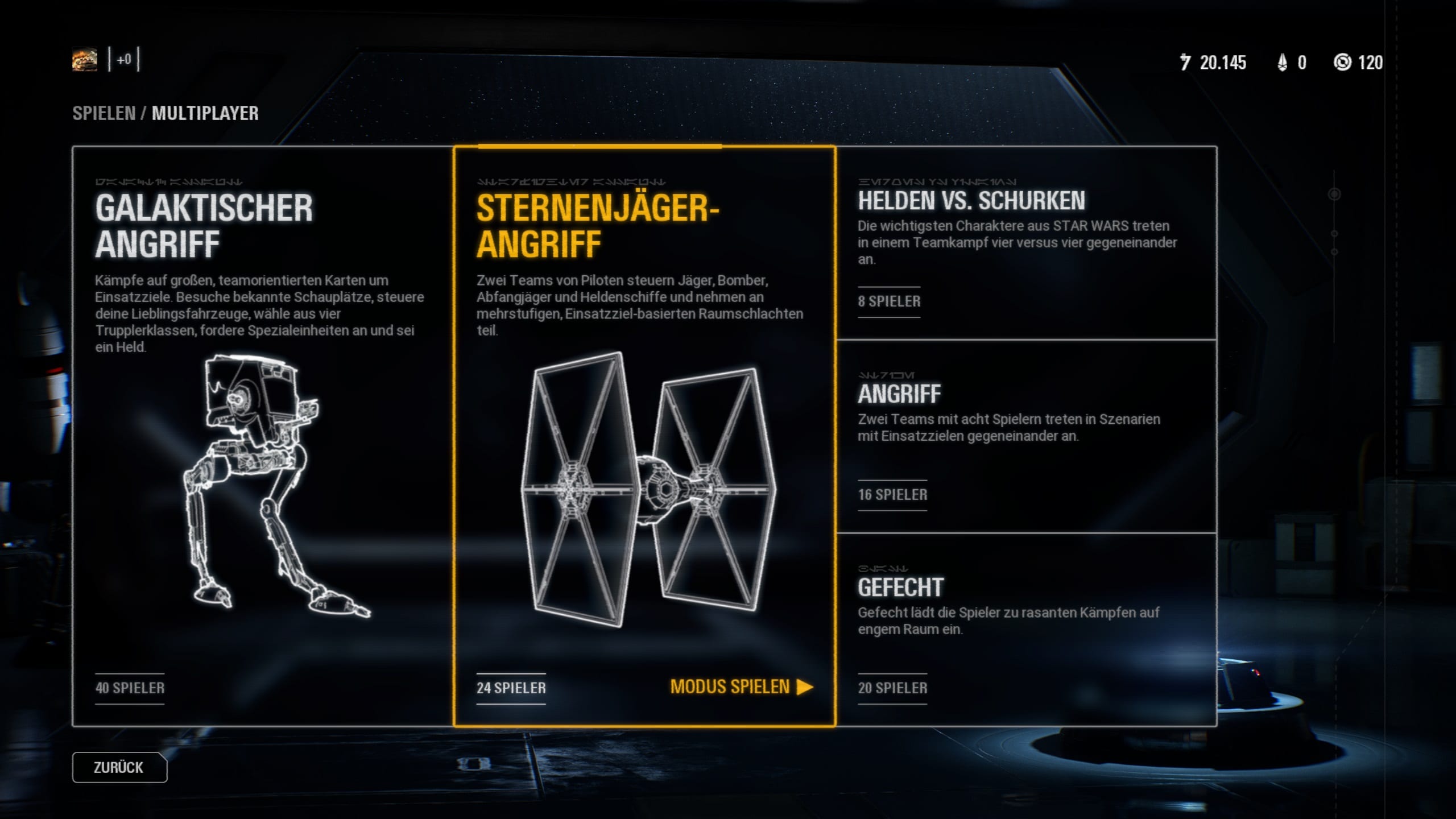
Task: Select the Angriff 16-player mode
Action: (1027, 437)
